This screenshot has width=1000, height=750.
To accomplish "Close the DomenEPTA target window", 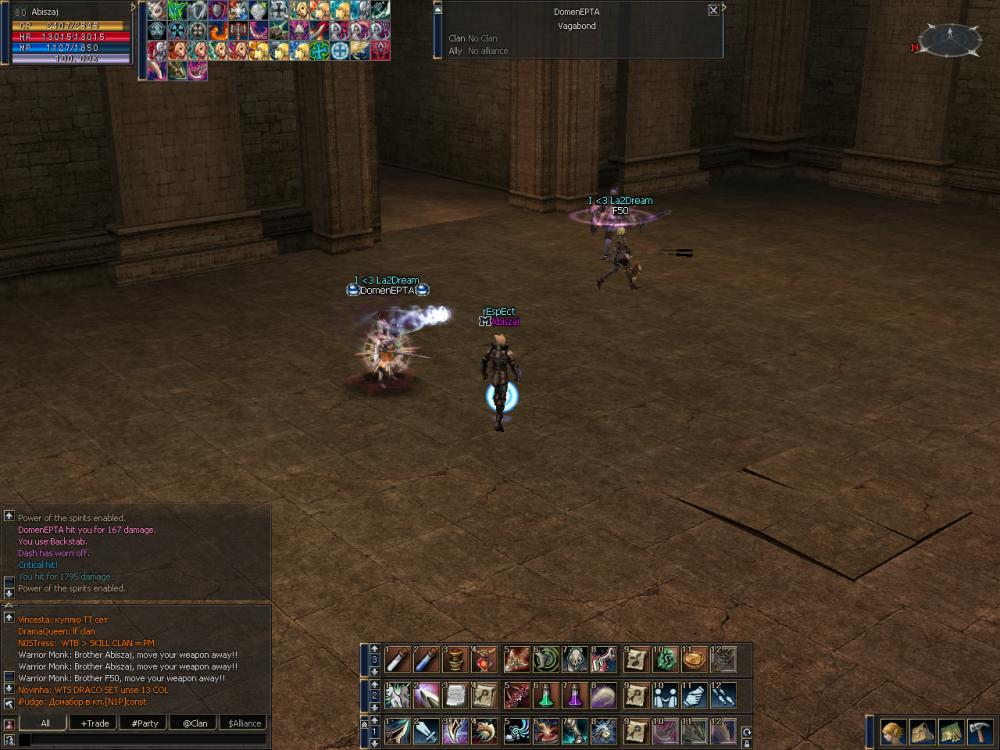I will tap(713, 10).
